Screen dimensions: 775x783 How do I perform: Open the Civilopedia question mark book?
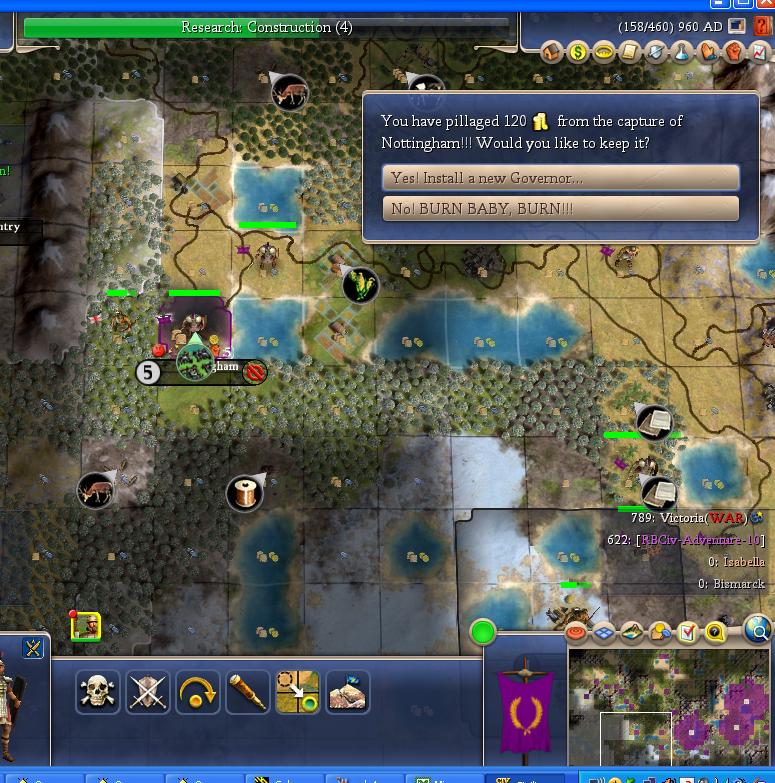[x=763, y=27]
